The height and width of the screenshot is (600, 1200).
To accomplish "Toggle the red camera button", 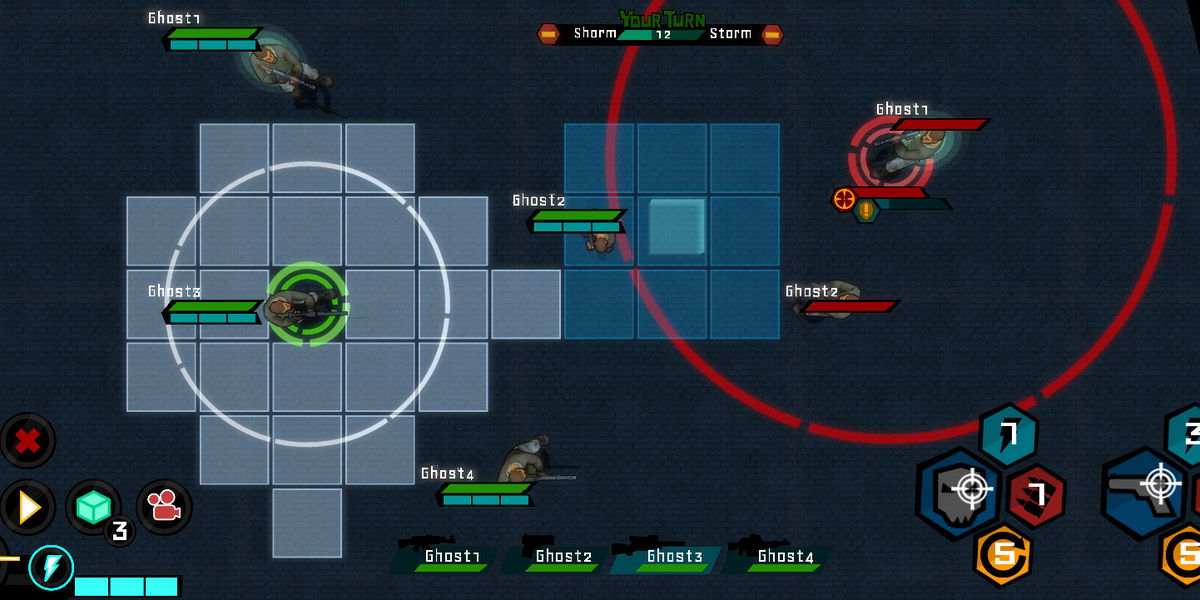I will 164,508.
